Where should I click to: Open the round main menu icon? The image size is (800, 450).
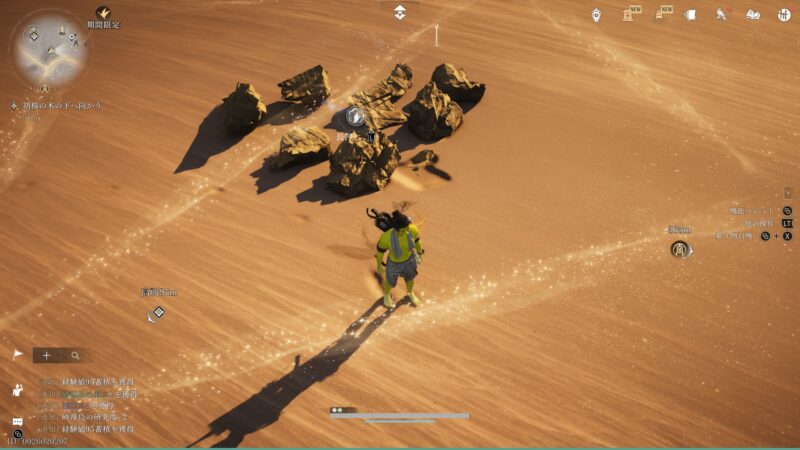(x=784, y=14)
